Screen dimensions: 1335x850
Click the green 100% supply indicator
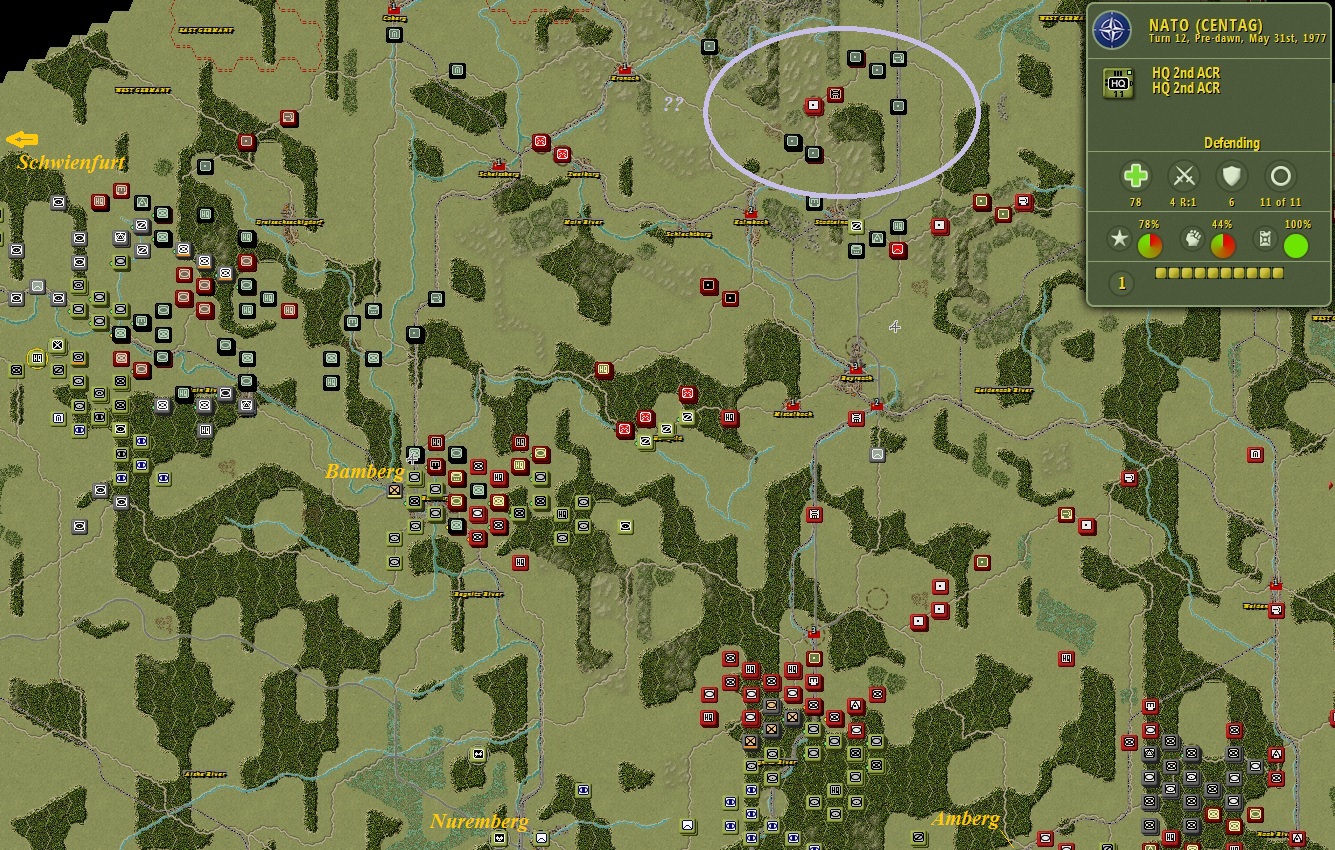pyautogui.click(x=1295, y=245)
